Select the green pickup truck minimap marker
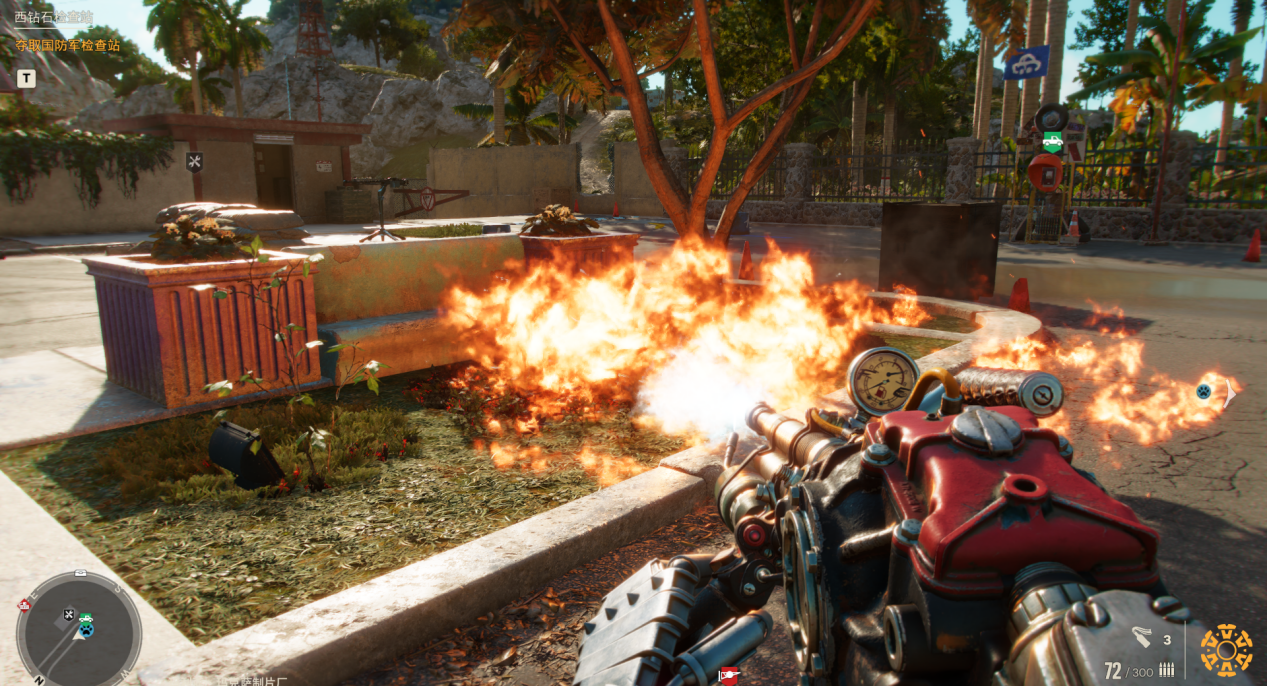 (86, 619)
